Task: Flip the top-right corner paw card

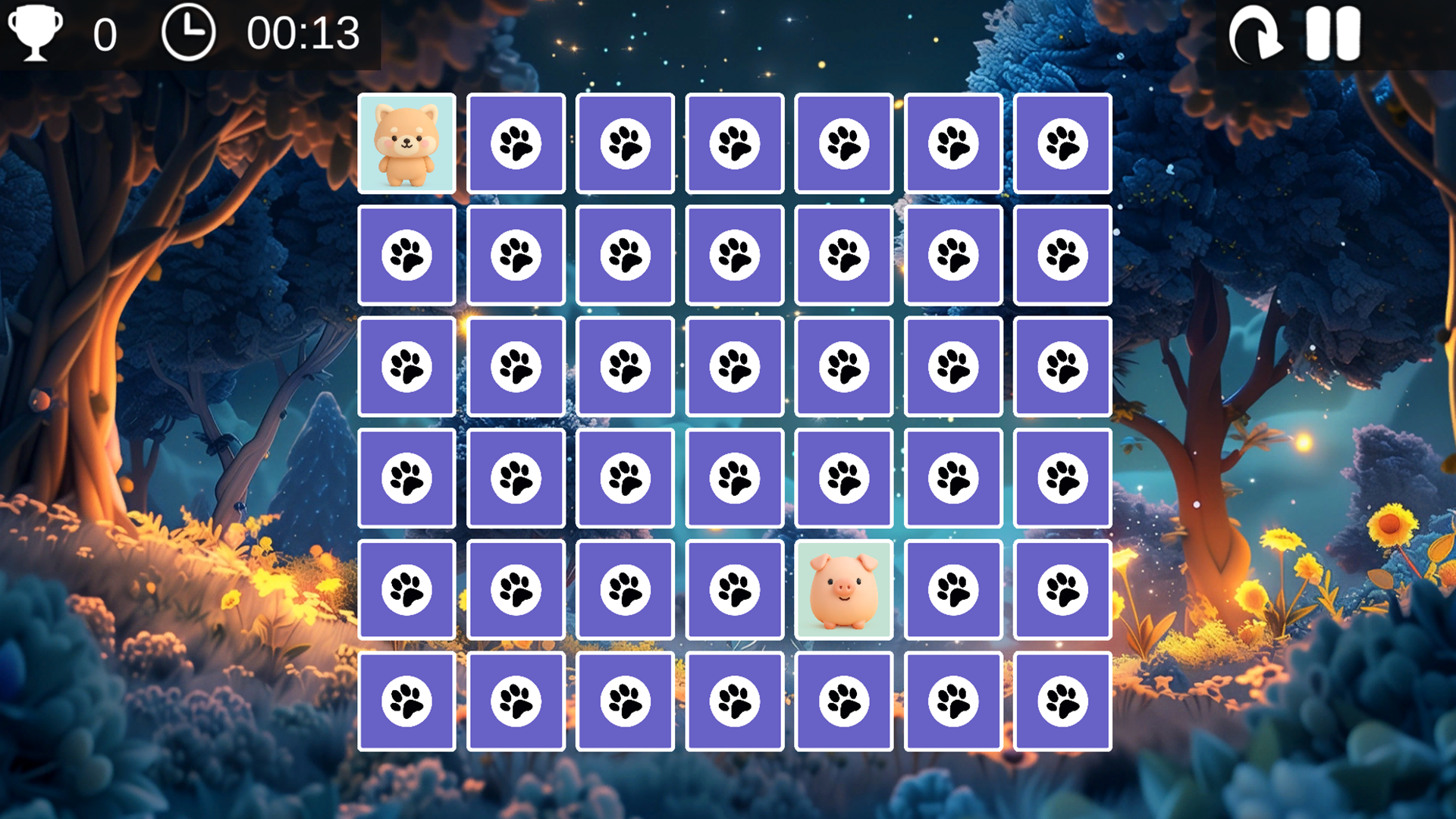Action: pos(1062,143)
